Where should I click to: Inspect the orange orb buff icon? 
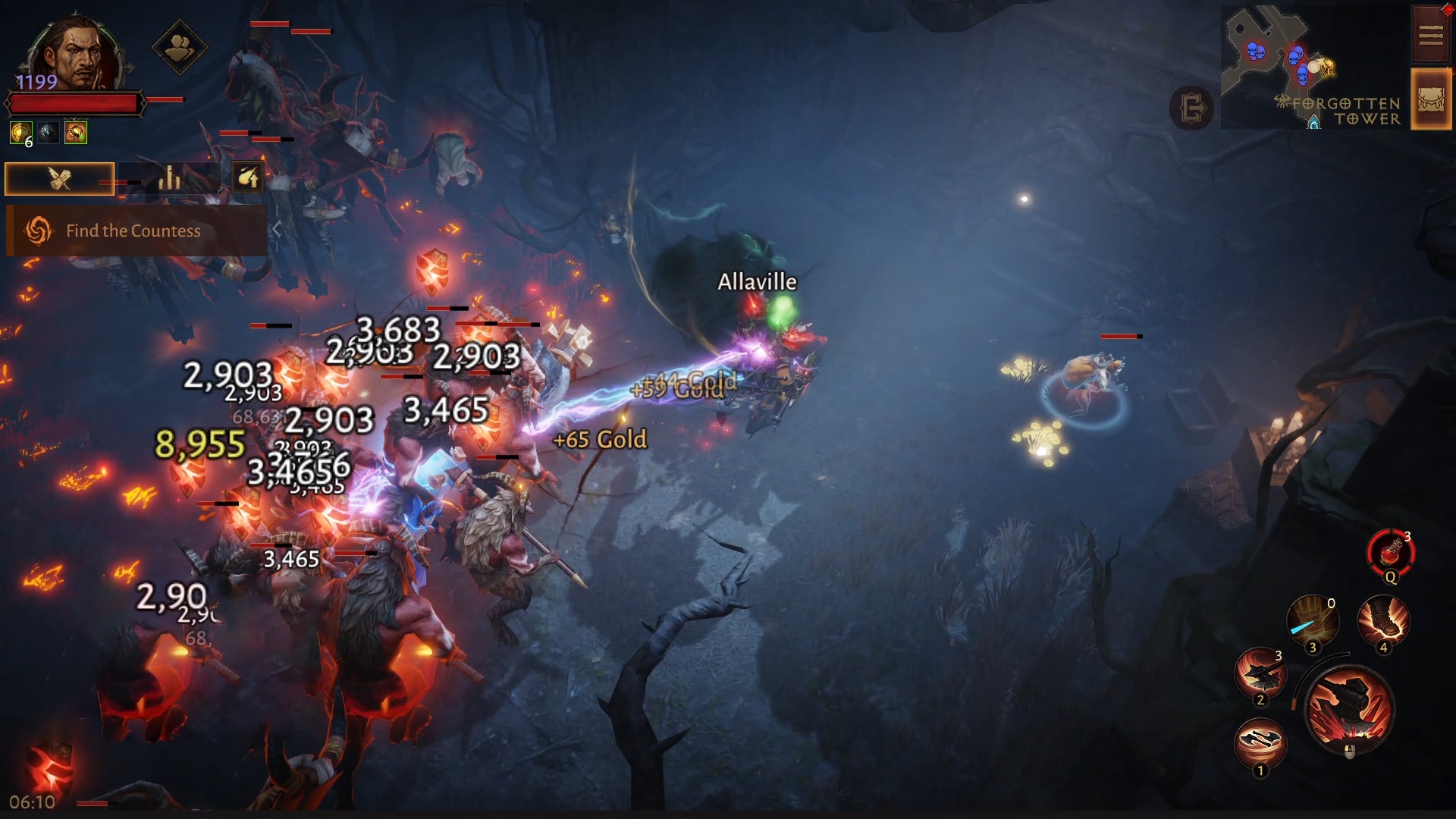(x=75, y=133)
